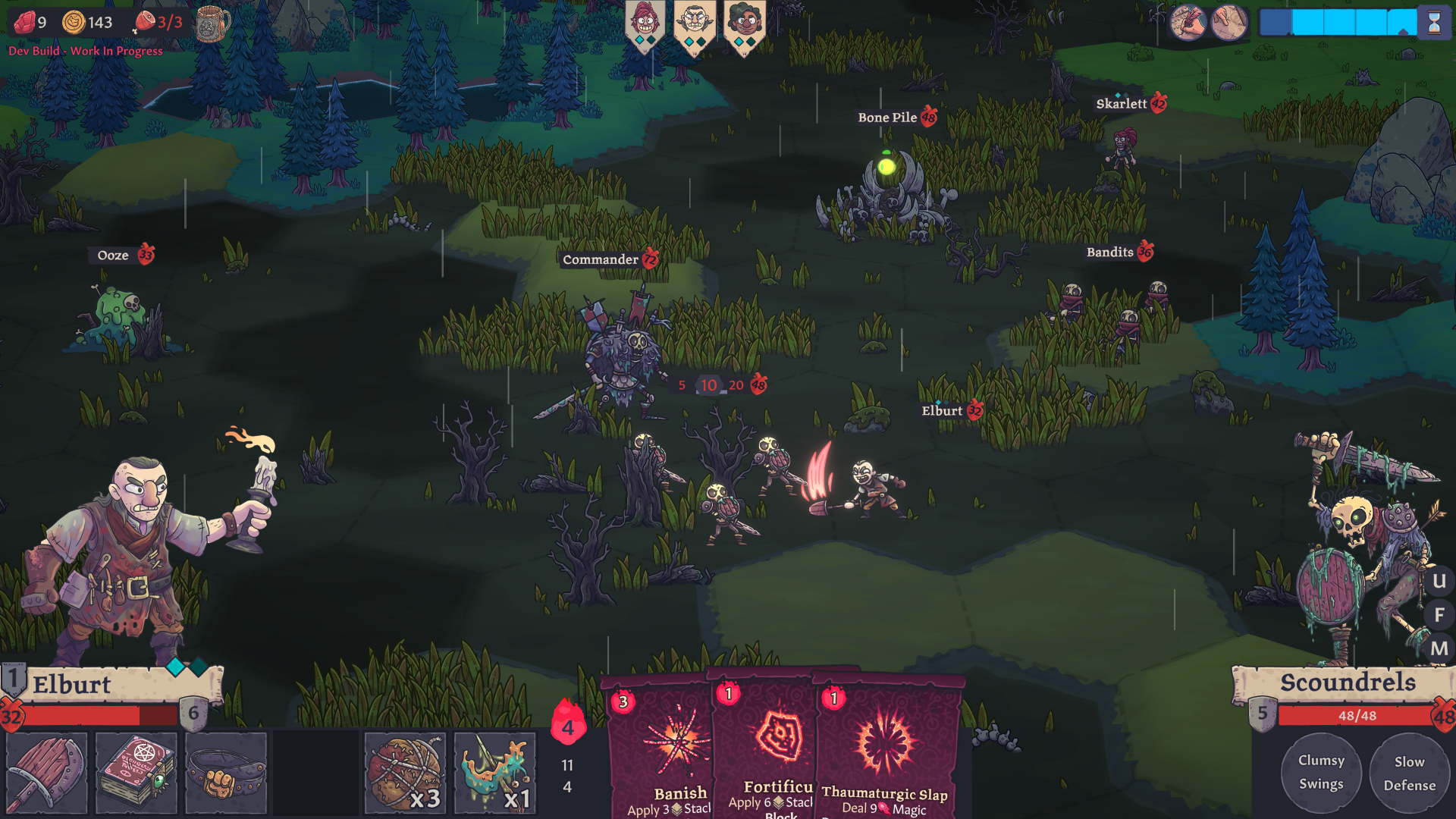Select the fist belt equipment slot

226,772
